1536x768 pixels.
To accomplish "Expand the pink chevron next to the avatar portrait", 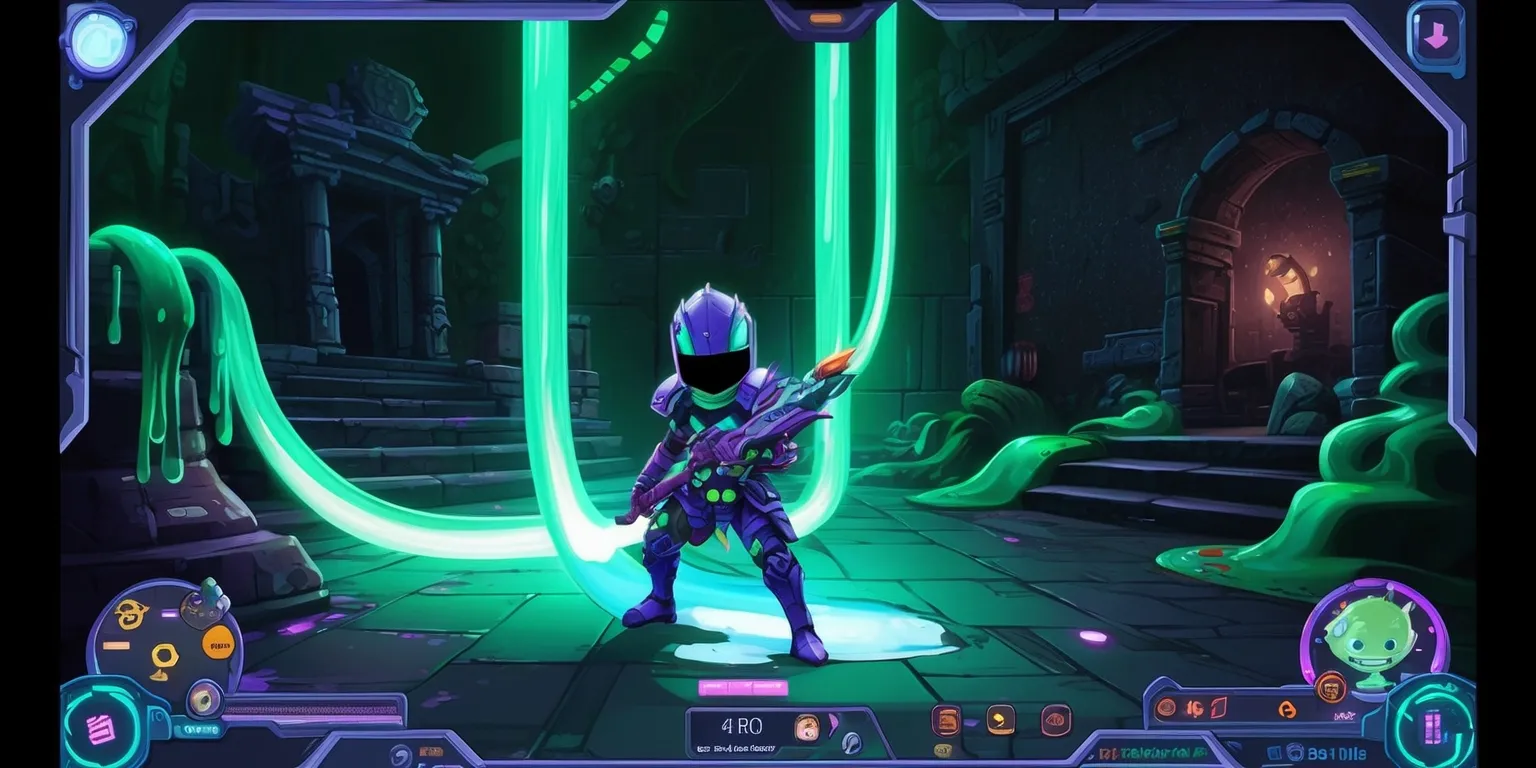I will click(833, 722).
